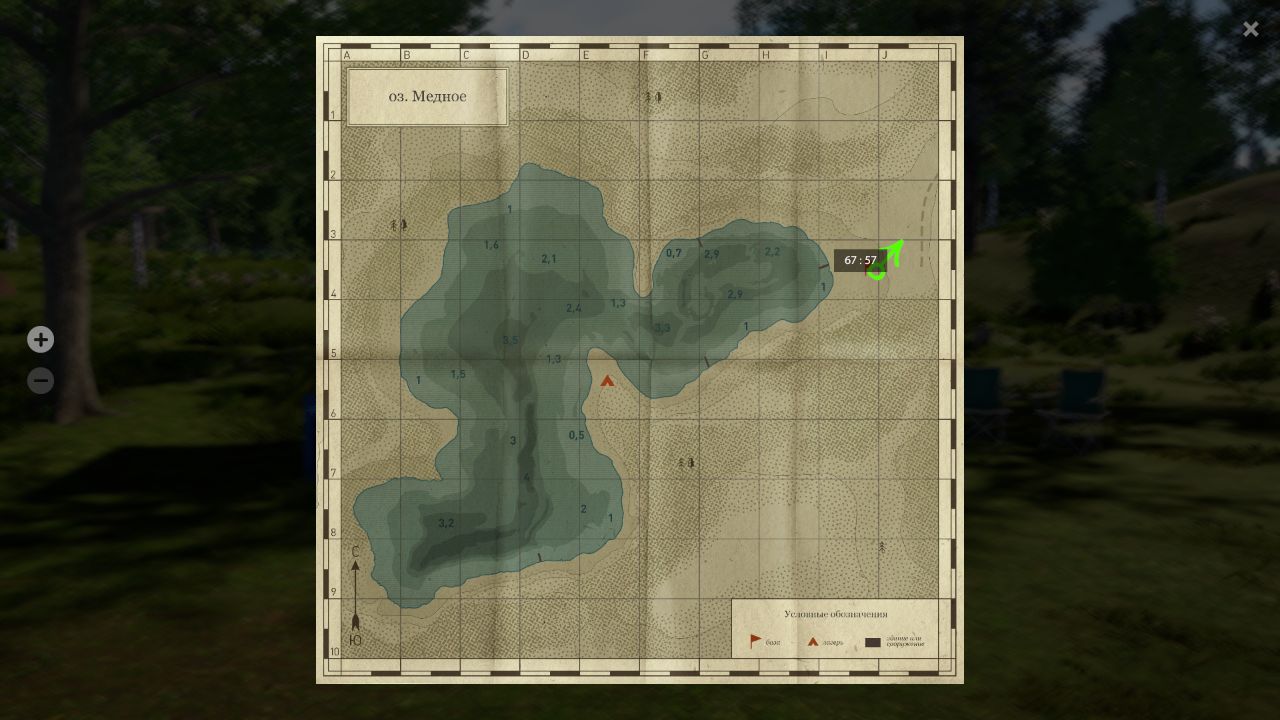Select the red camp tent marker on the map
The image size is (1280, 720).
pyautogui.click(x=607, y=380)
